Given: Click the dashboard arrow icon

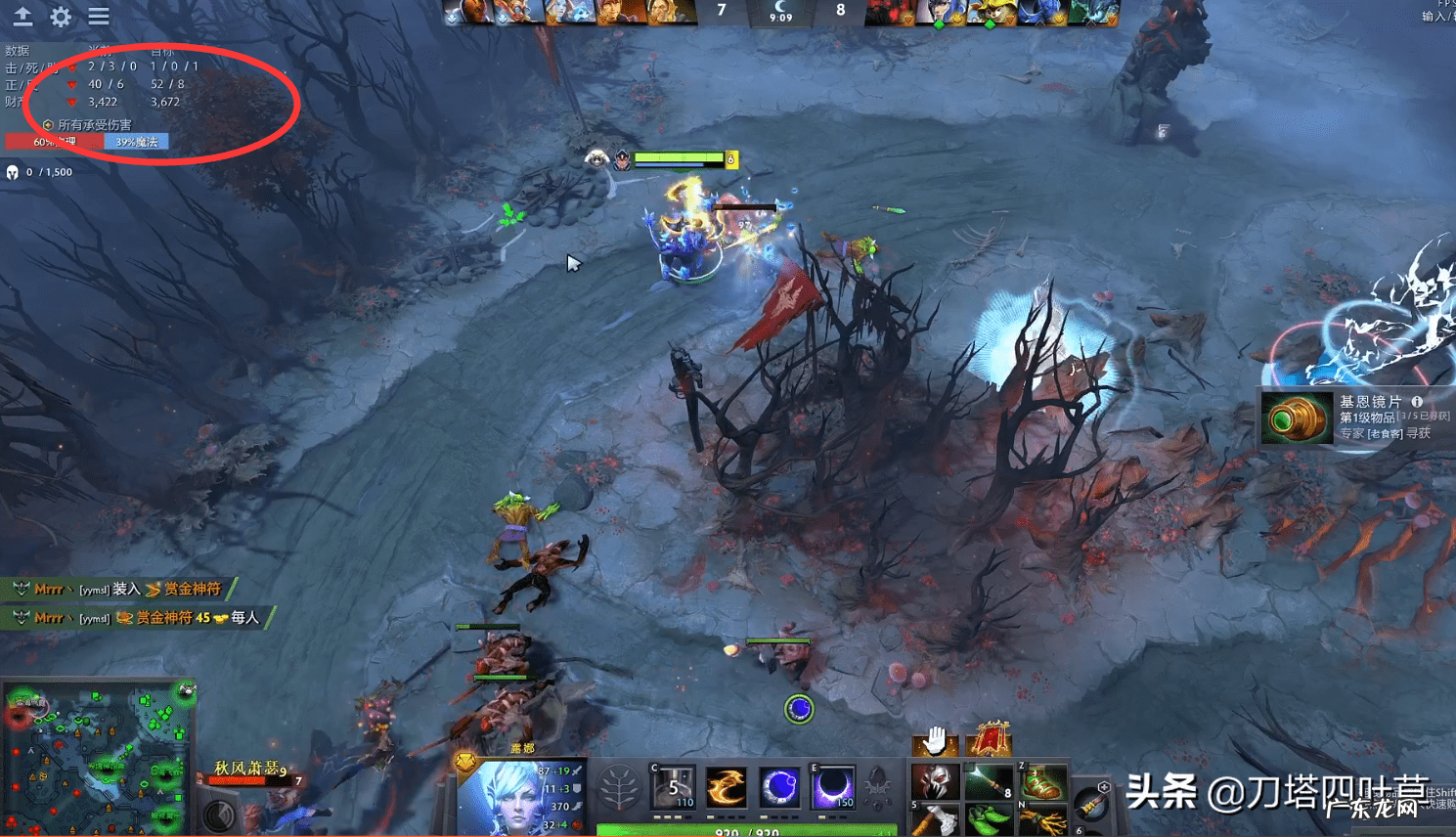Looking at the screenshot, I should coord(22,17).
